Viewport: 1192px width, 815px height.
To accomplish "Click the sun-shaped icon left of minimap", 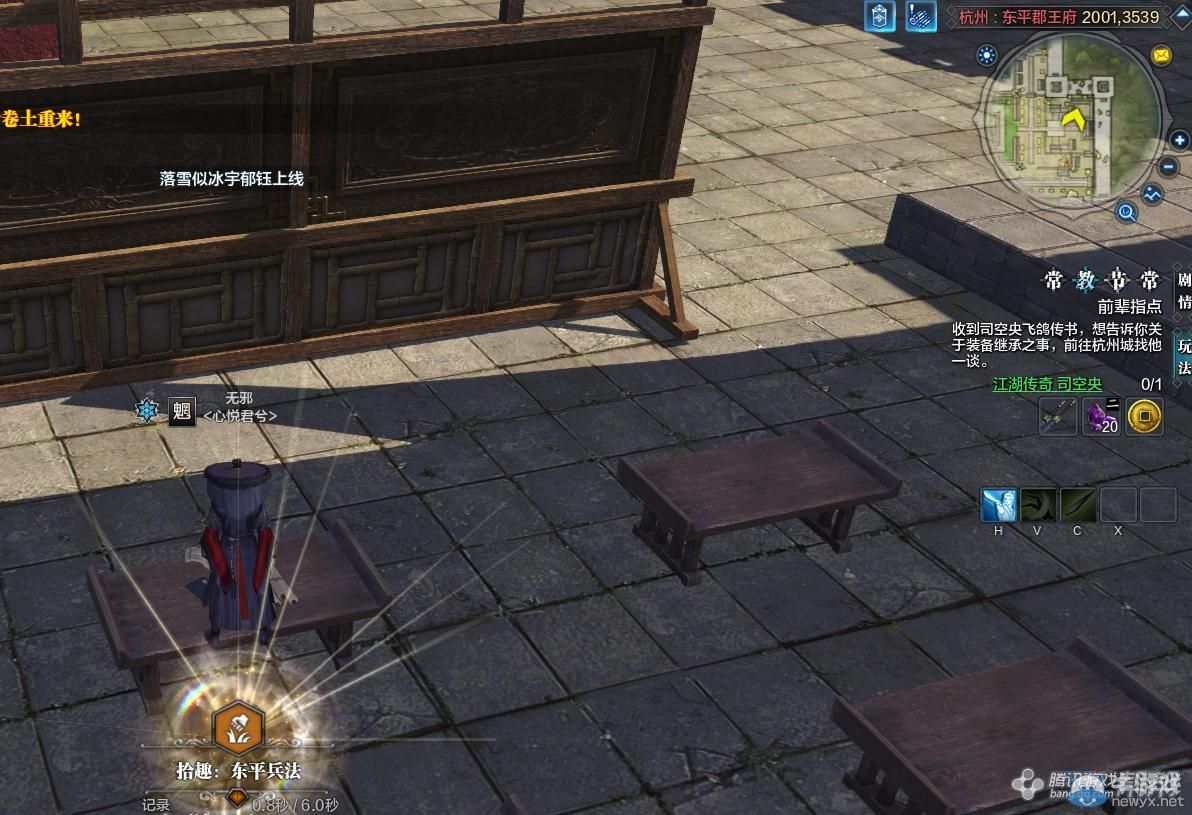I will 988,55.
